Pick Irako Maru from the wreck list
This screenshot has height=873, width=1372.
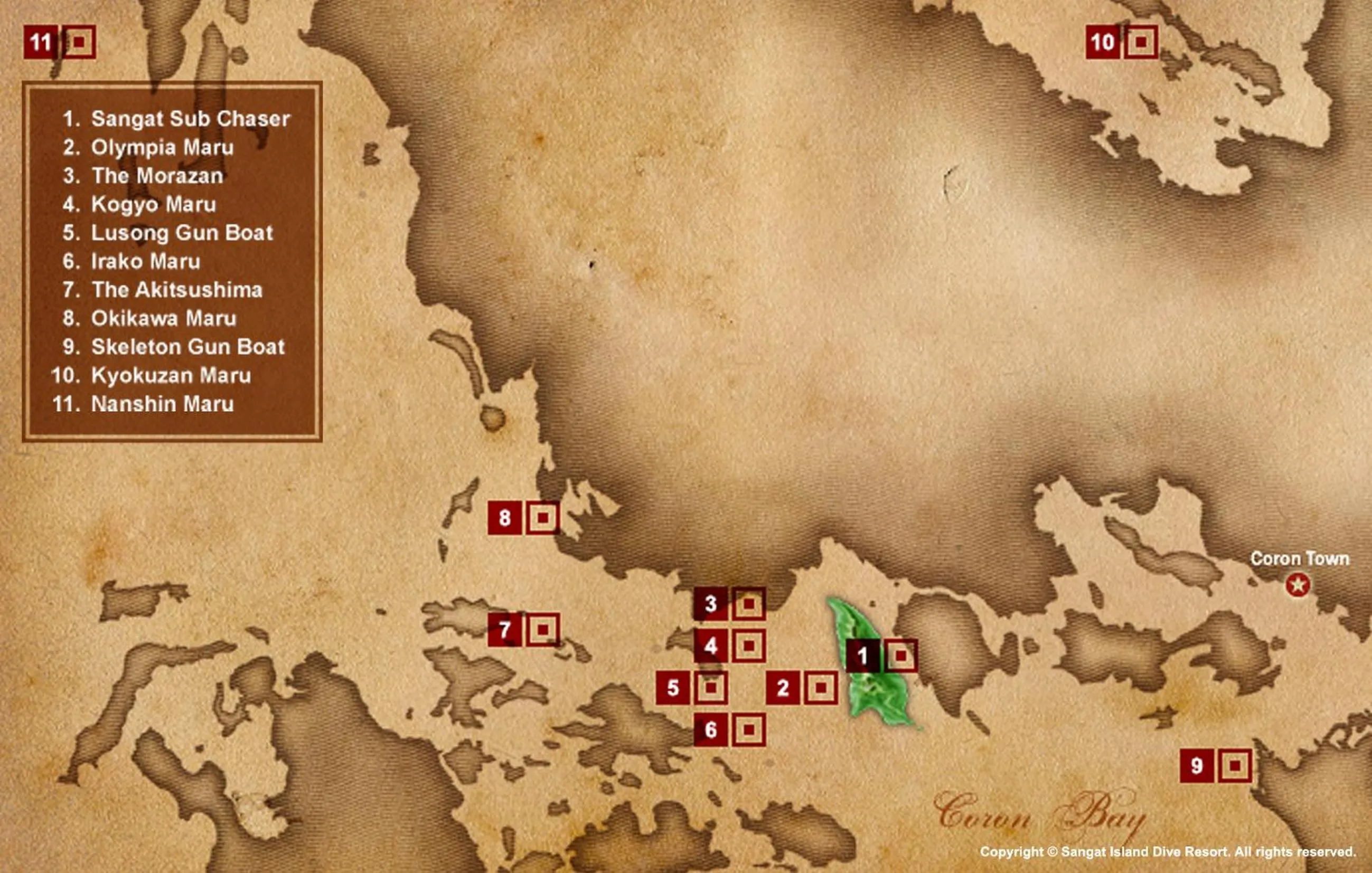pyautogui.click(x=146, y=261)
